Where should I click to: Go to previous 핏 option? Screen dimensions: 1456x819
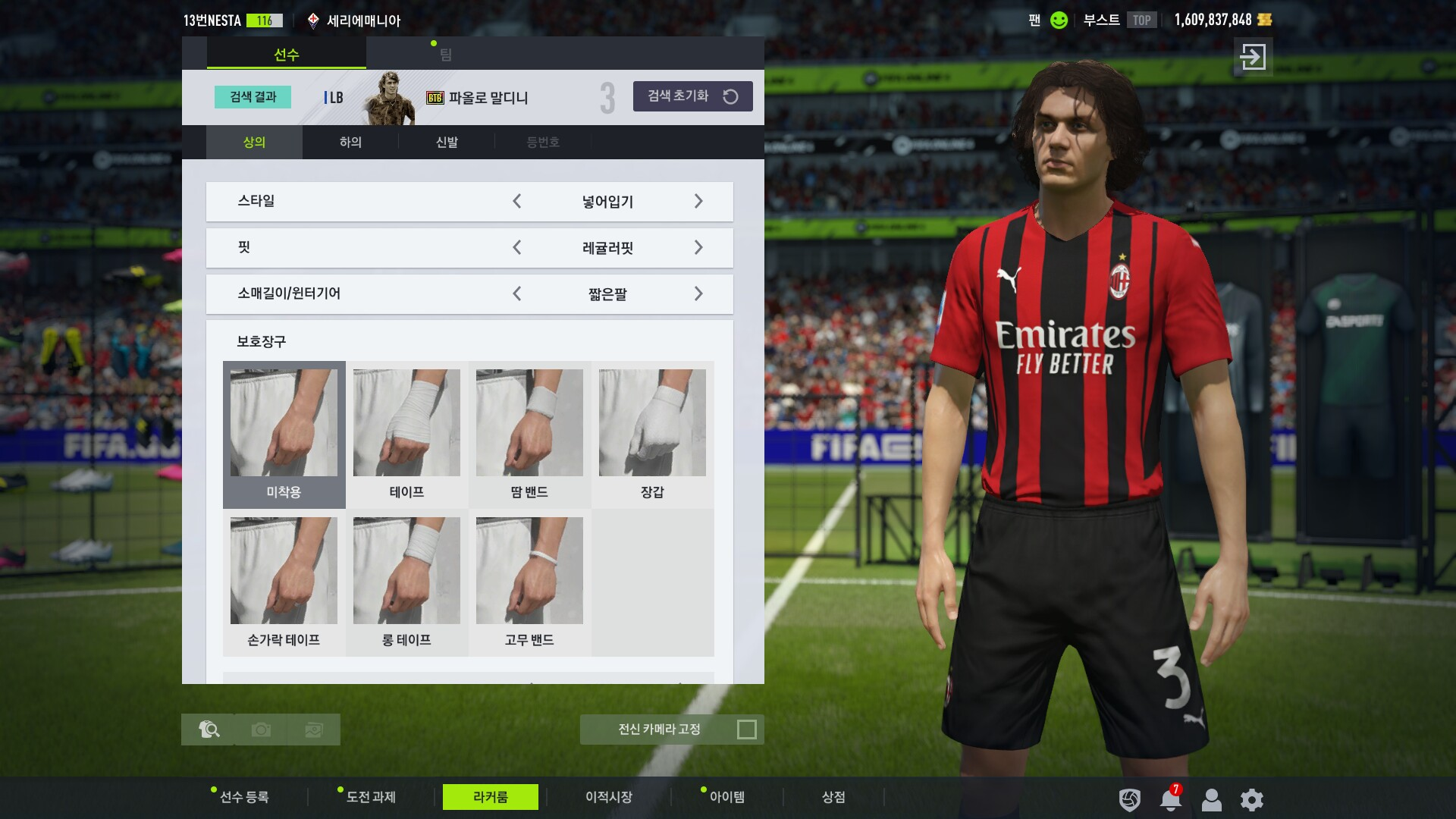[517, 248]
